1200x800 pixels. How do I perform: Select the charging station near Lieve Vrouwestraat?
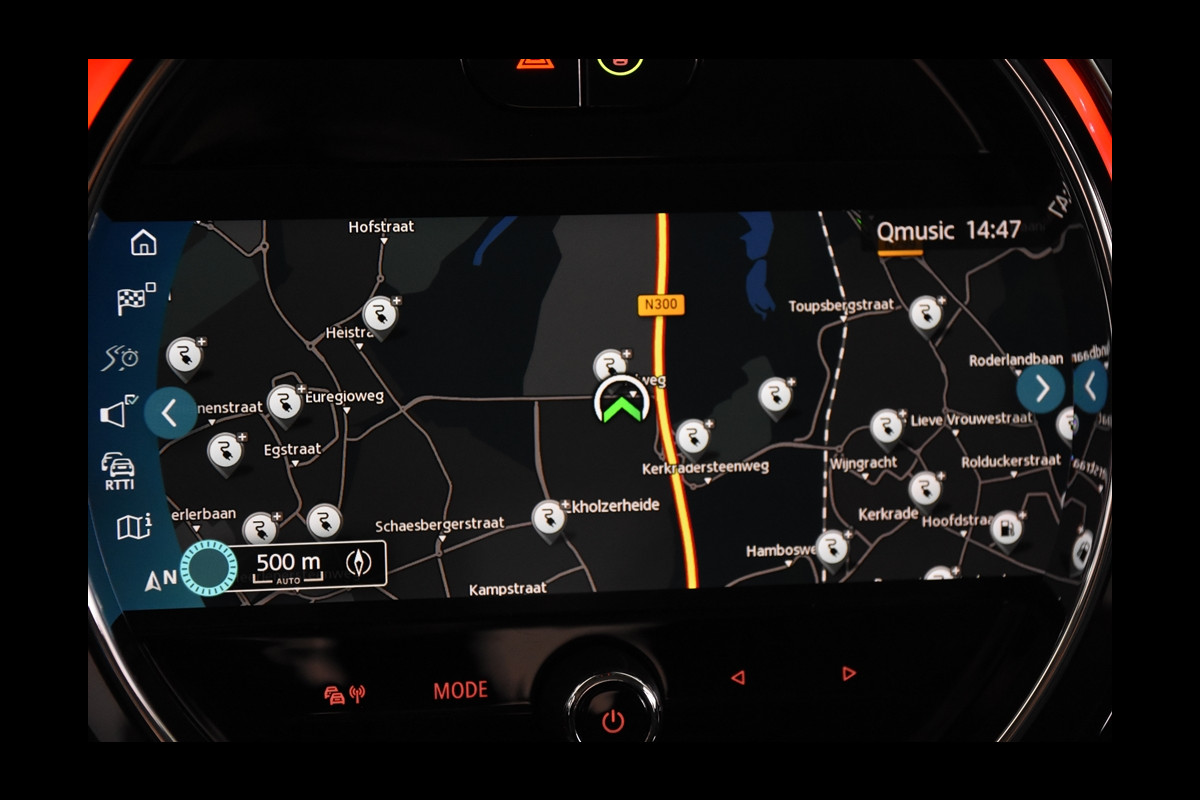click(886, 426)
